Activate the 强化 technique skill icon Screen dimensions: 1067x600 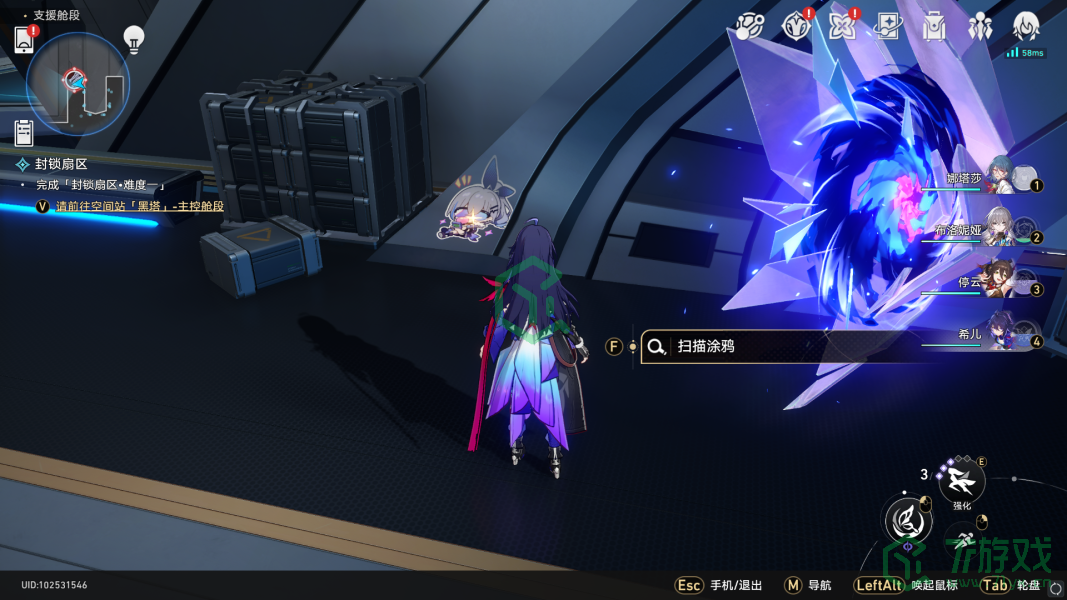click(x=962, y=482)
